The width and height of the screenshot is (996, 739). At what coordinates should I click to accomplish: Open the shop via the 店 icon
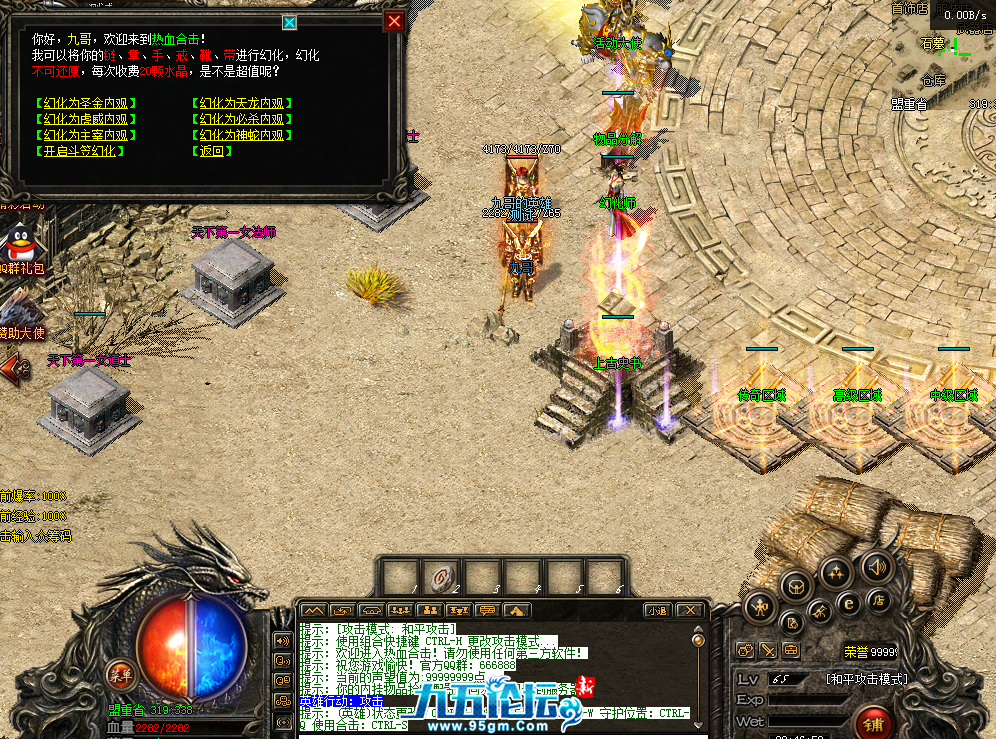click(x=879, y=600)
